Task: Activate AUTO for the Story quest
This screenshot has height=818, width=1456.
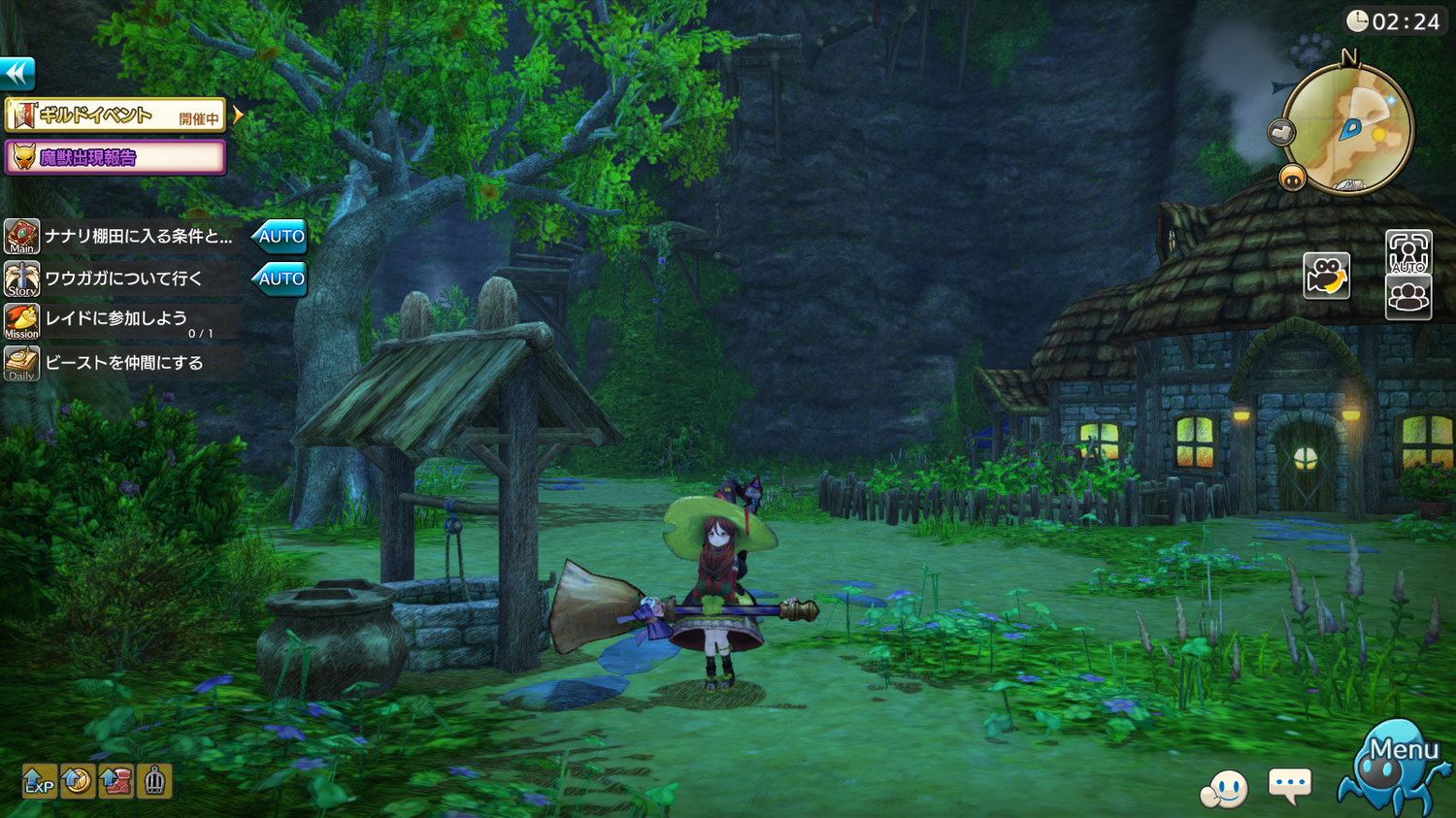Action: tap(280, 278)
